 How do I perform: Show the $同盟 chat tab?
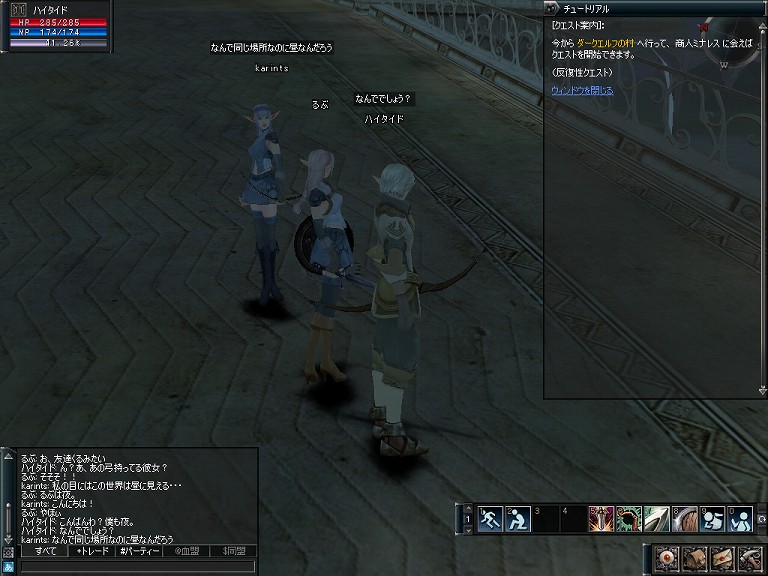tap(233, 551)
